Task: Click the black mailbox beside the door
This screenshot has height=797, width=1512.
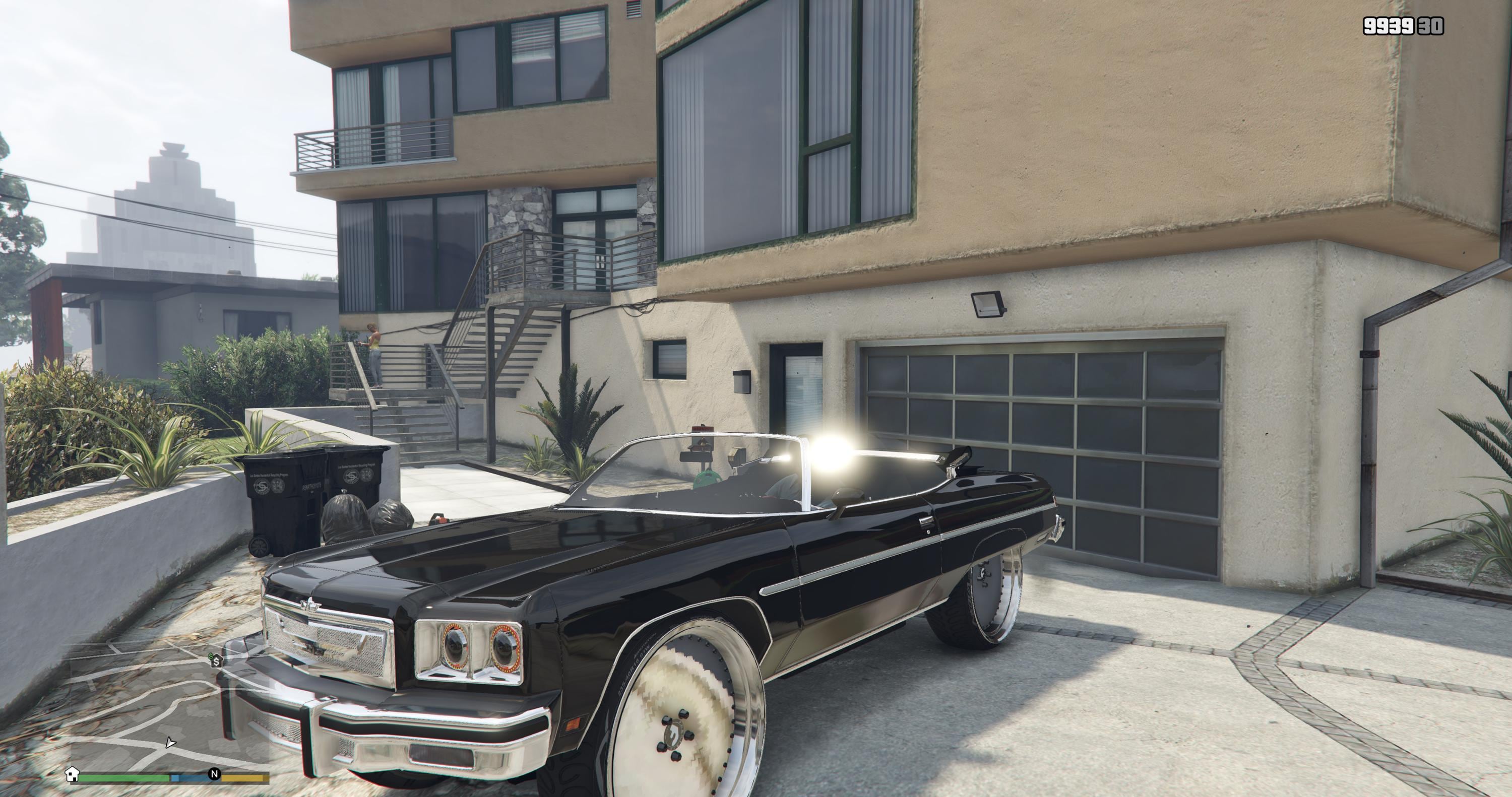Action: point(742,382)
